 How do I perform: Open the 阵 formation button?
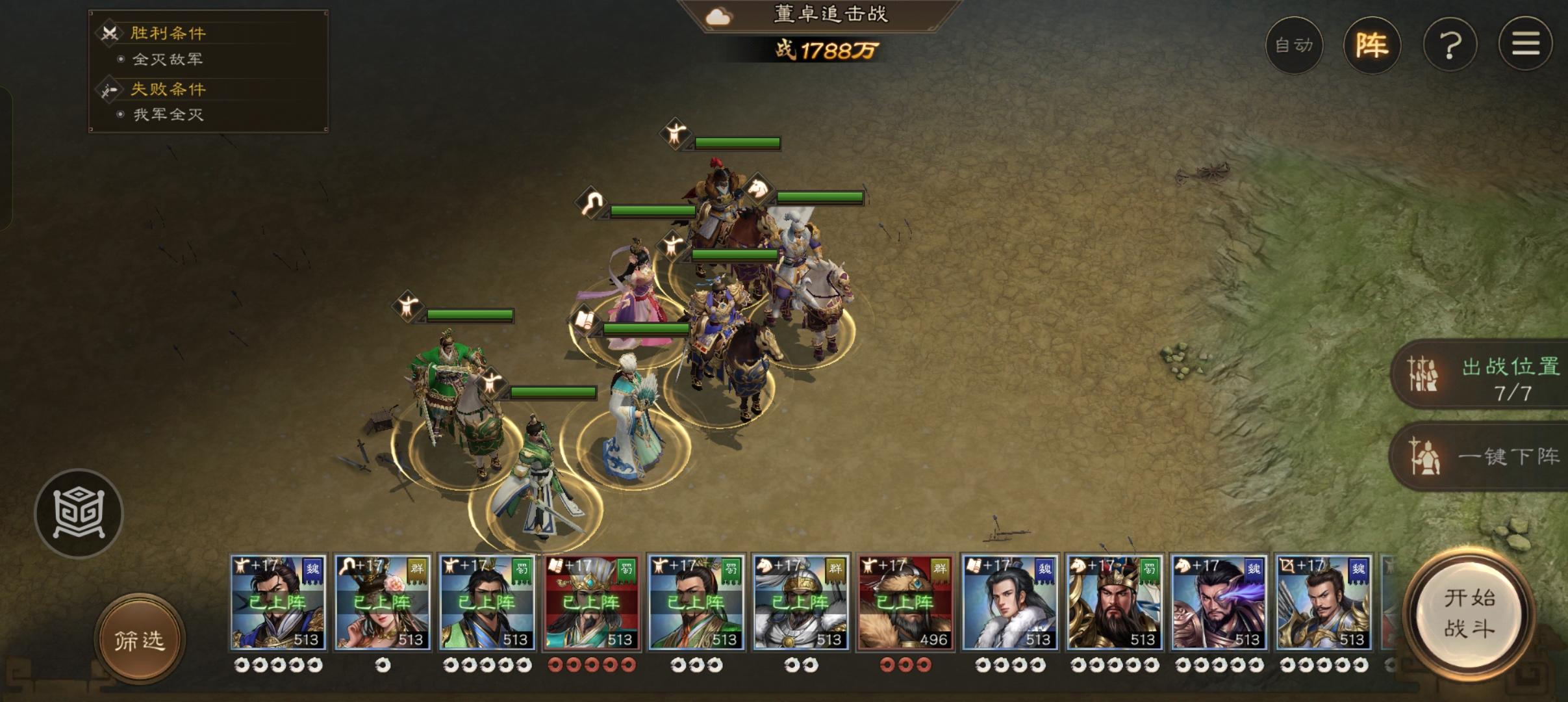tap(1372, 45)
